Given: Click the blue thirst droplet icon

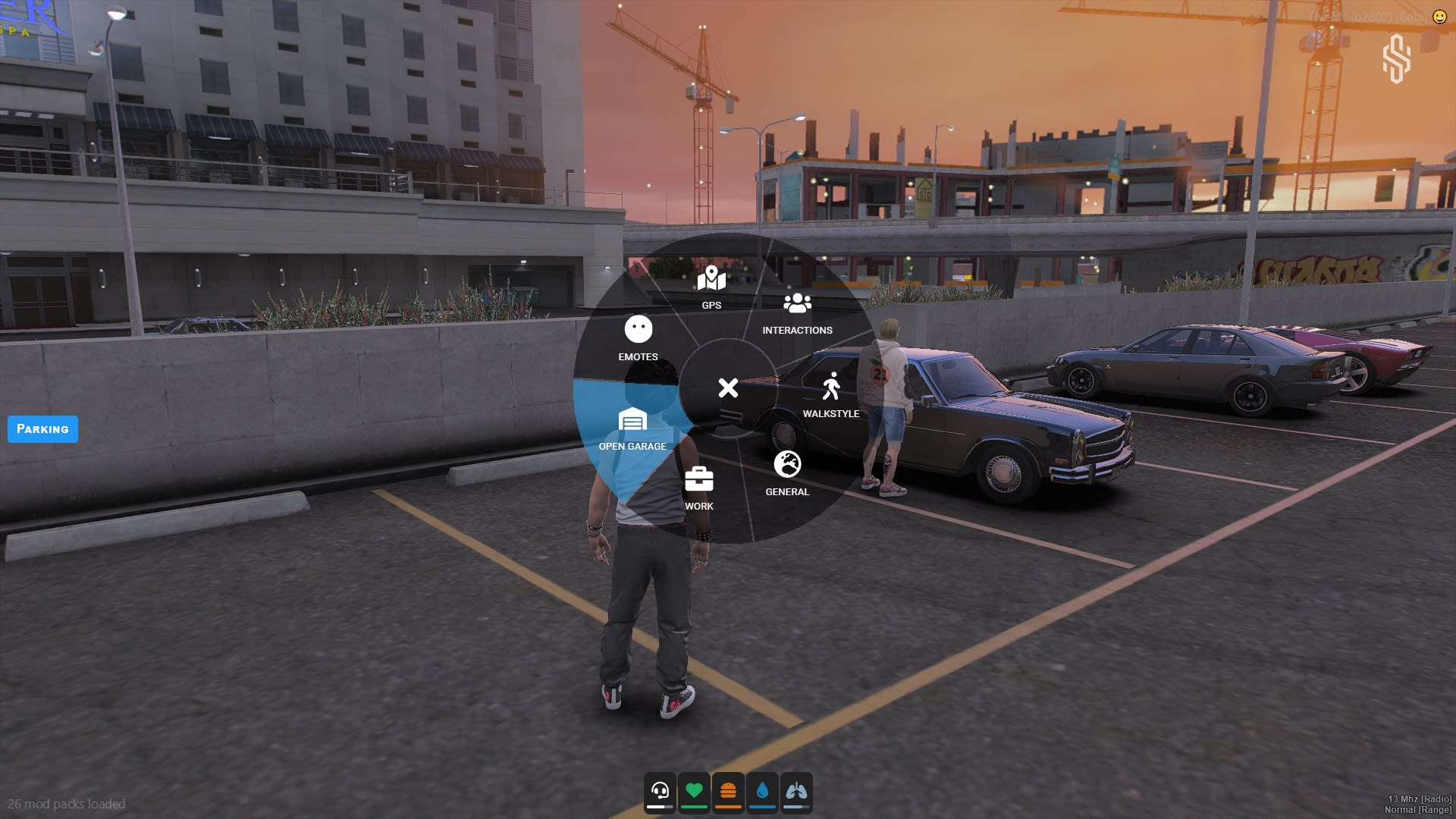Looking at the screenshot, I should tap(761, 791).
